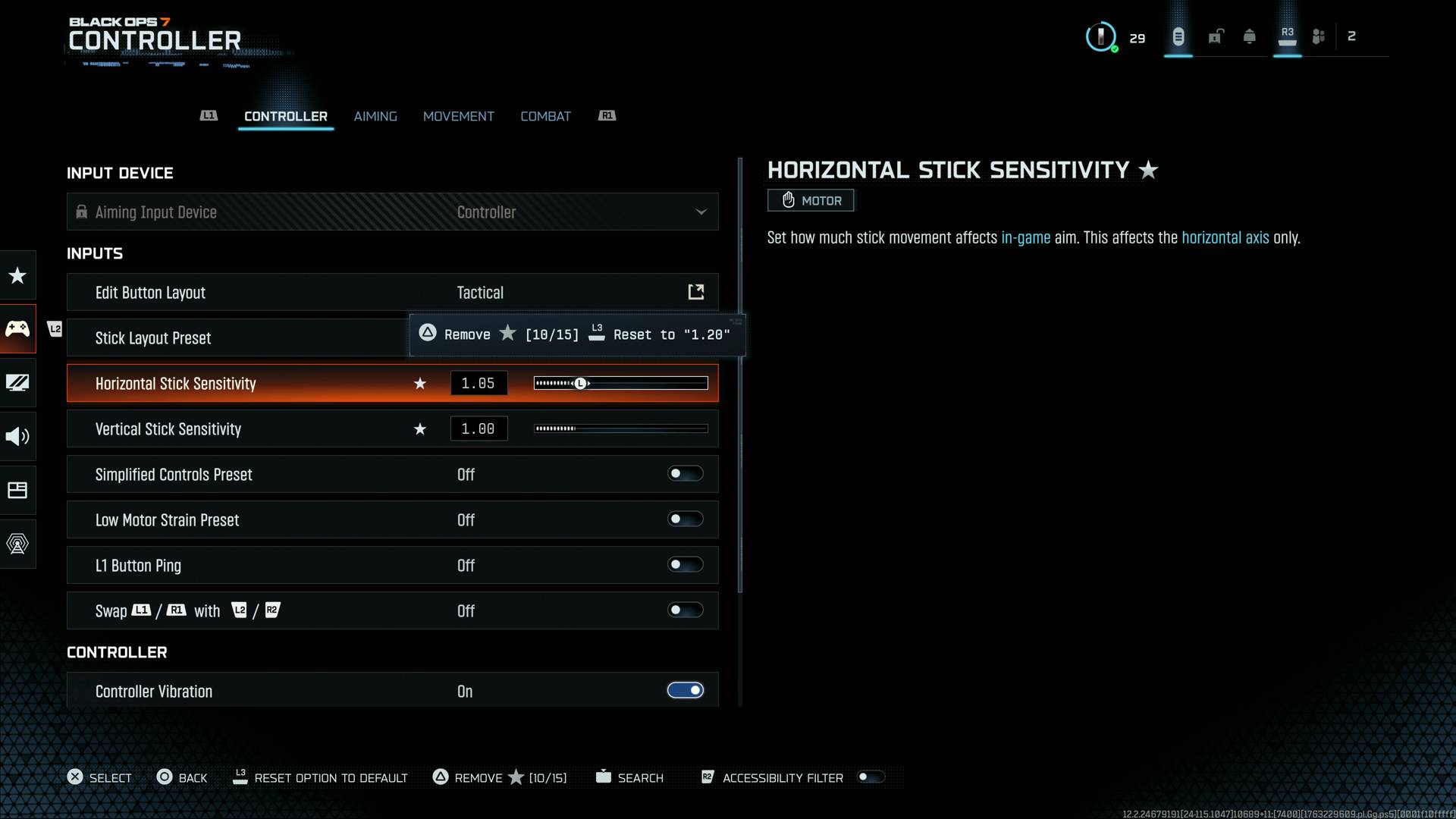Viewport: 1456px width, 819px height.
Task: Turn on the Low Motor Strain Preset
Action: click(x=685, y=519)
